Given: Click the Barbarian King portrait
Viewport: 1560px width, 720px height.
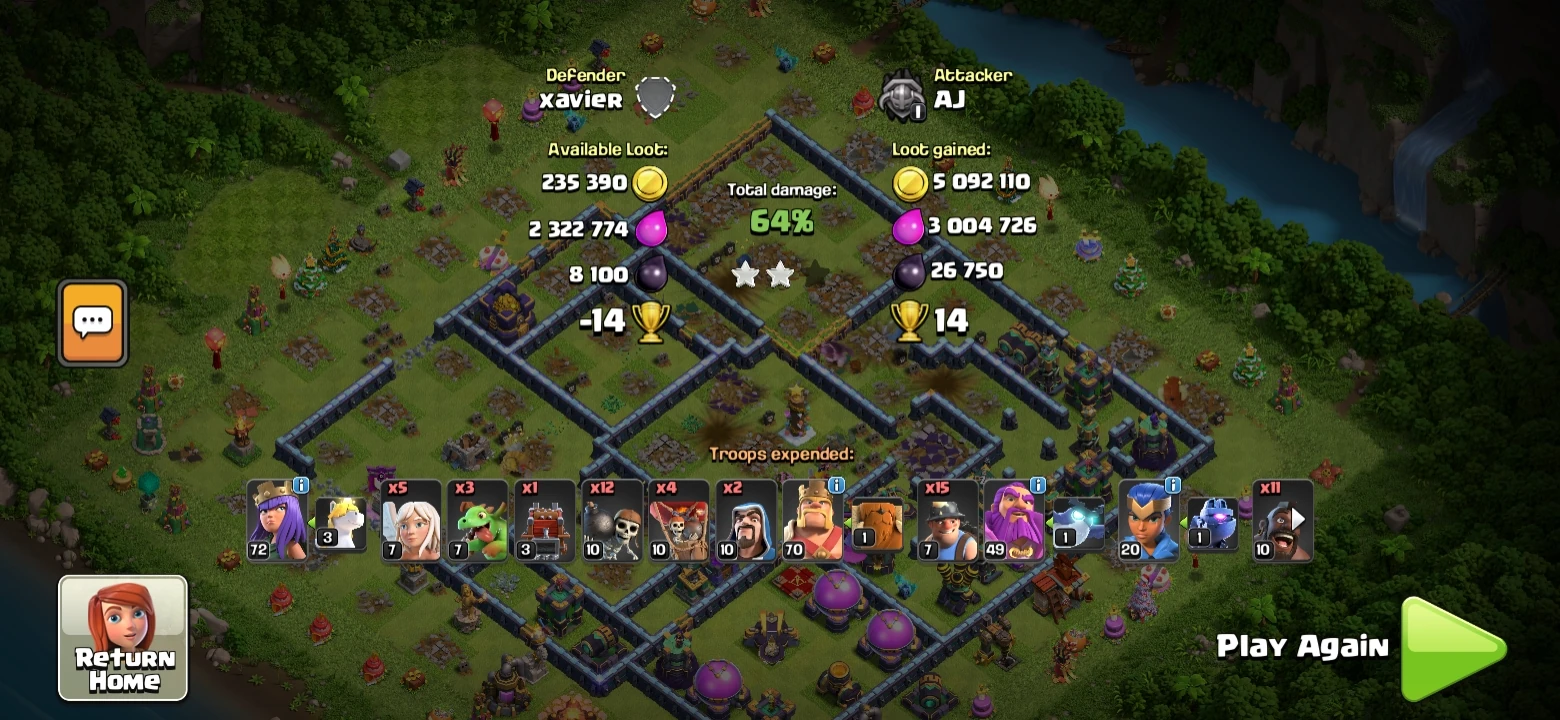Looking at the screenshot, I should (812, 522).
